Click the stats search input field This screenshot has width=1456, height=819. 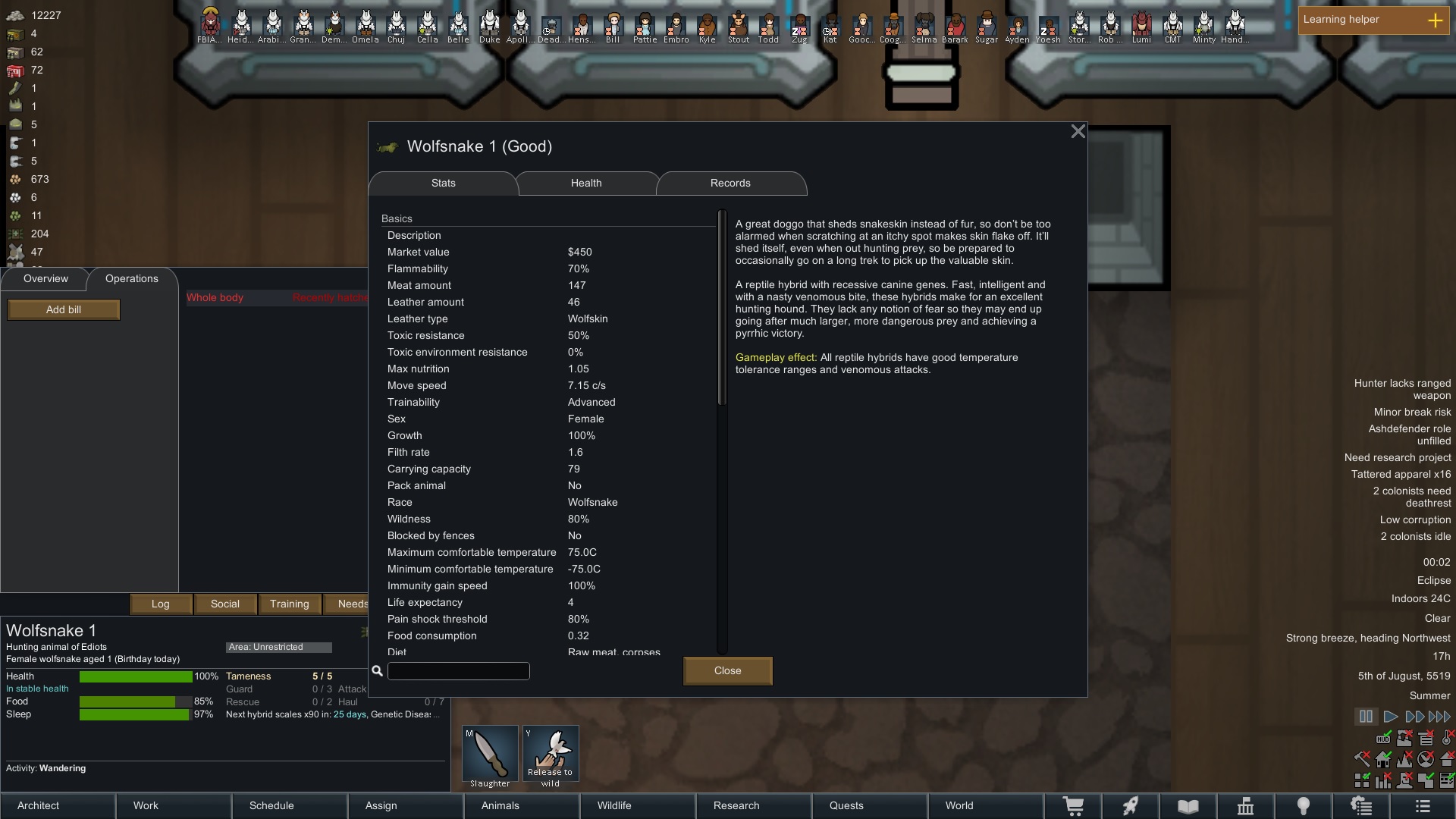[458, 670]
